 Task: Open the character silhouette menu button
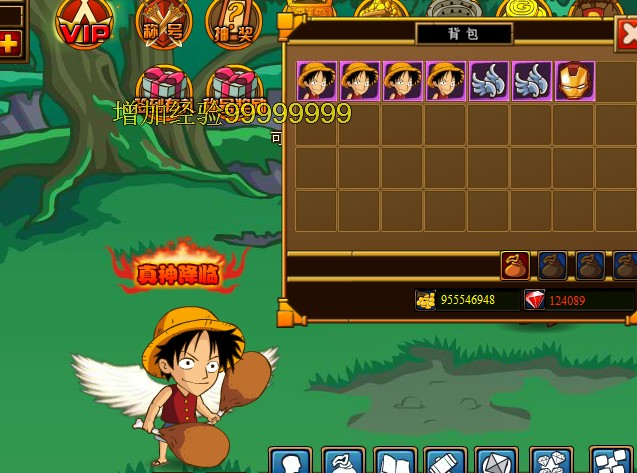tap(290, 462)
